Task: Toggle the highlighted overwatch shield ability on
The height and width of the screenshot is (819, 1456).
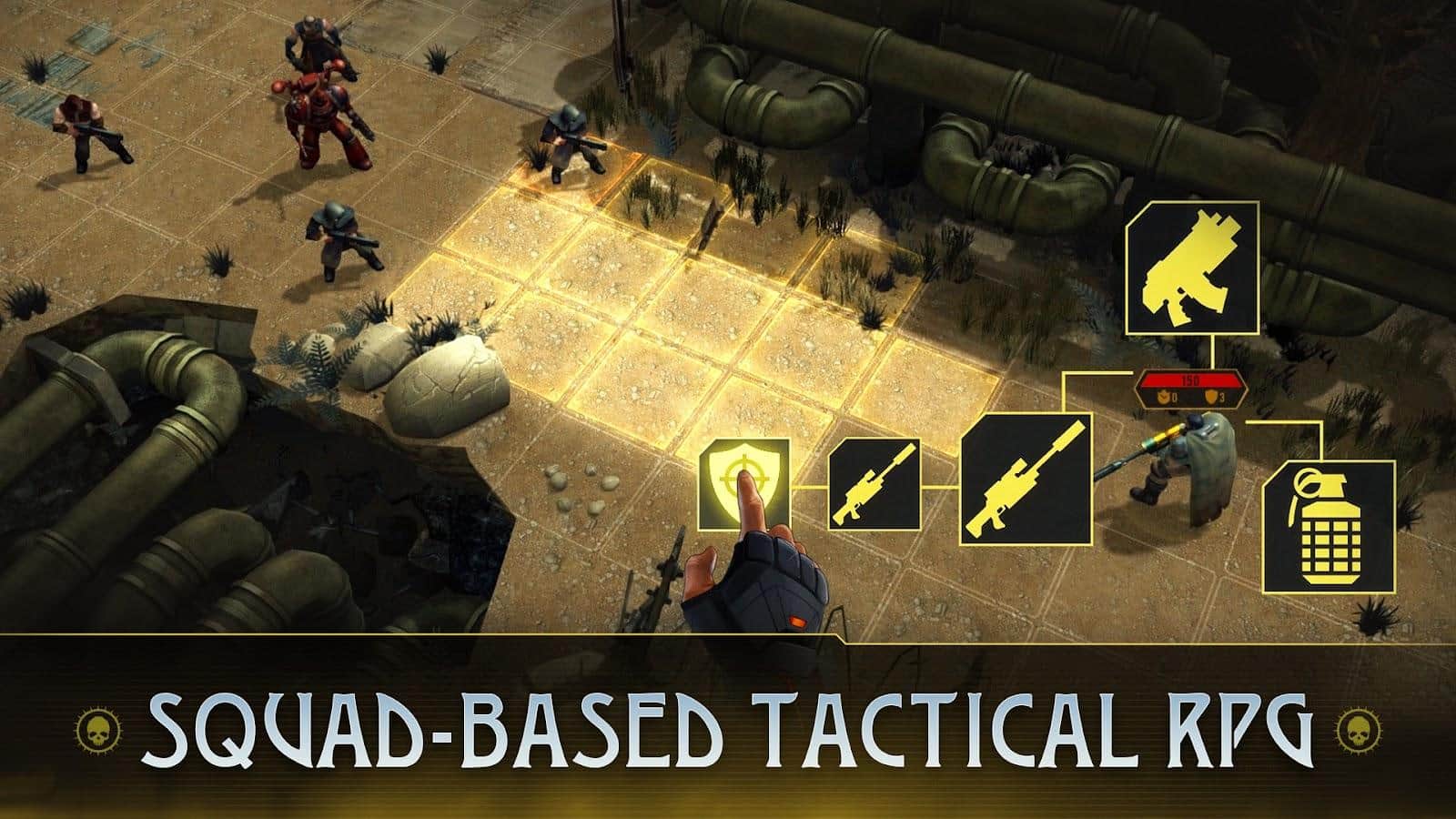Action: 744,480
